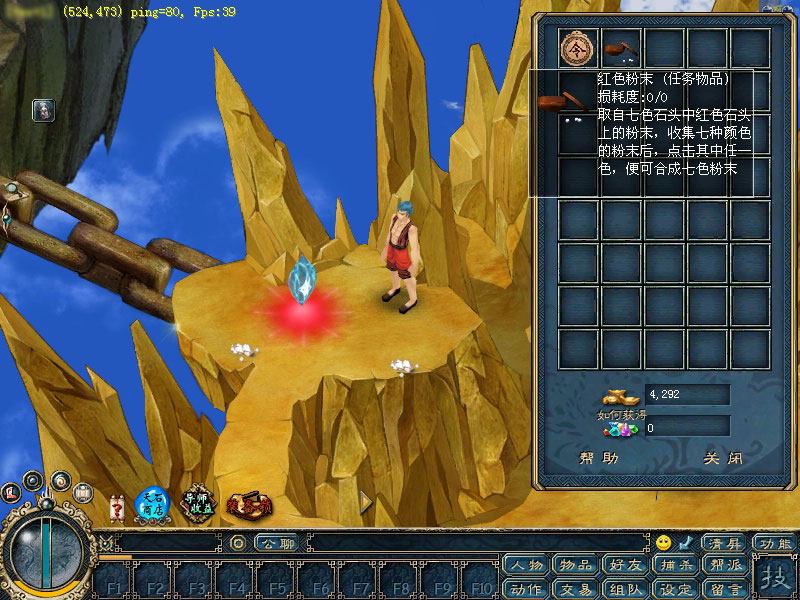Open the smiley emoticon picker

click(664, 543)
